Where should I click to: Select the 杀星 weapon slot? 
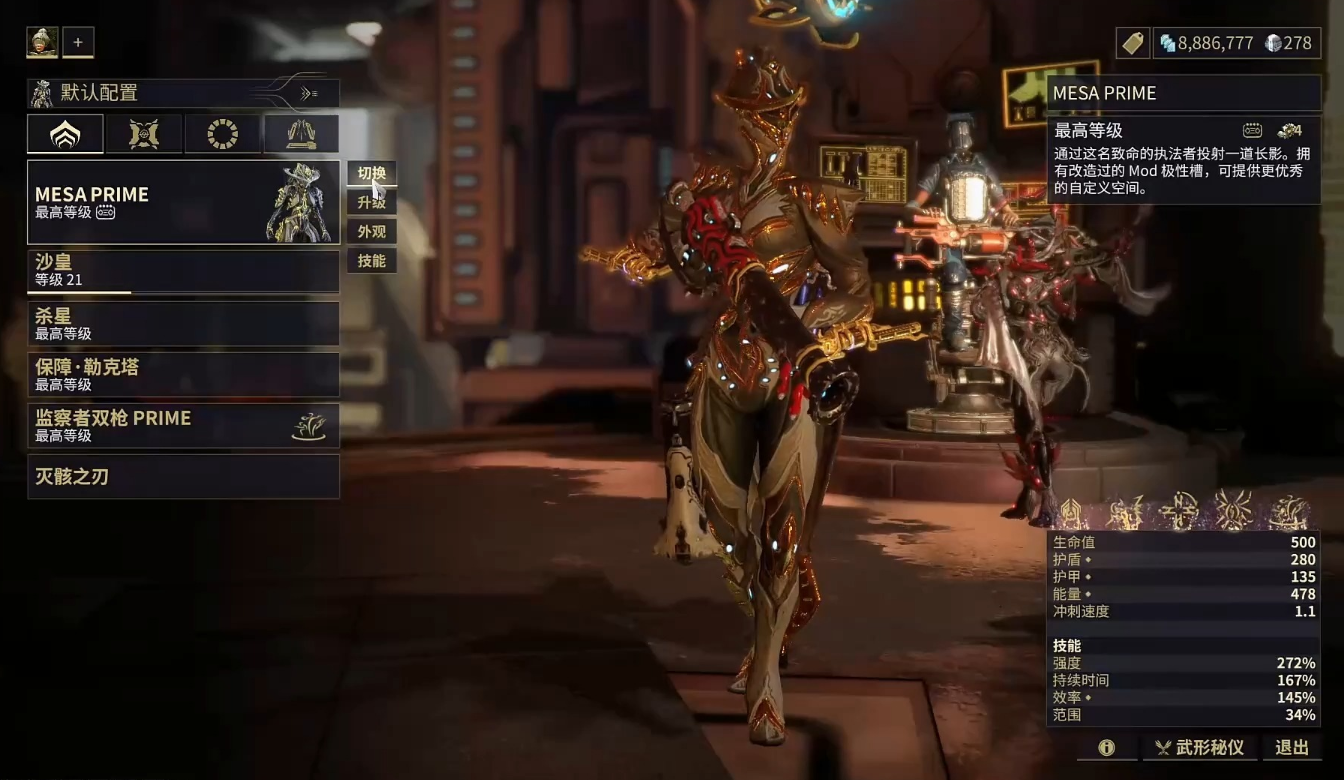coord(183,324)
